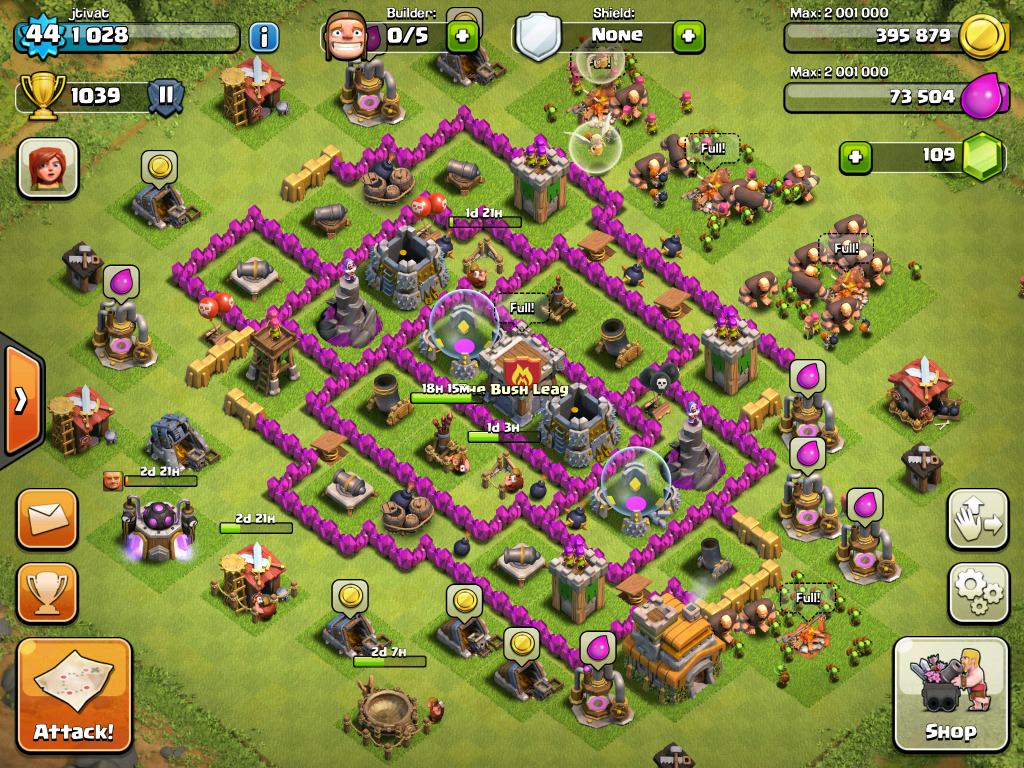Toggle the hand edit-layout button

pyautogui.click(x=977, y=519)
